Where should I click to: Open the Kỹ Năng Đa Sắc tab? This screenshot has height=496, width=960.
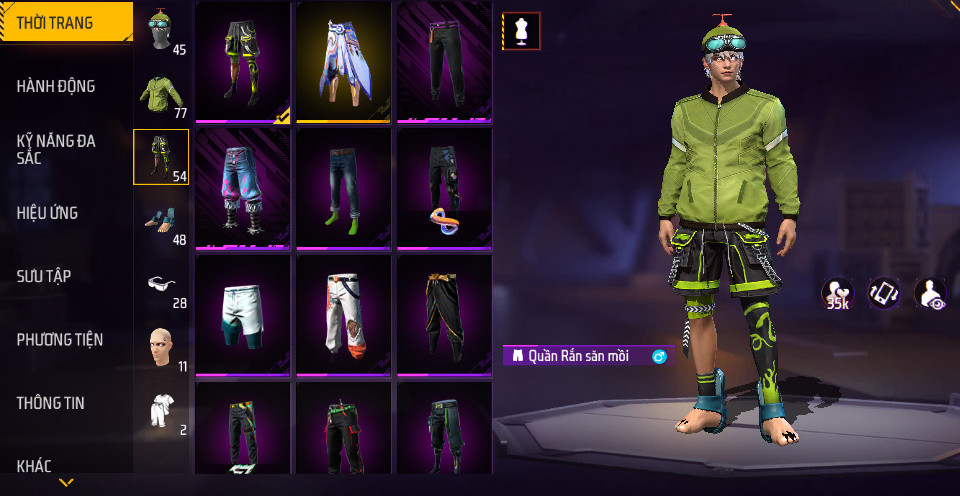coord(57,150)
